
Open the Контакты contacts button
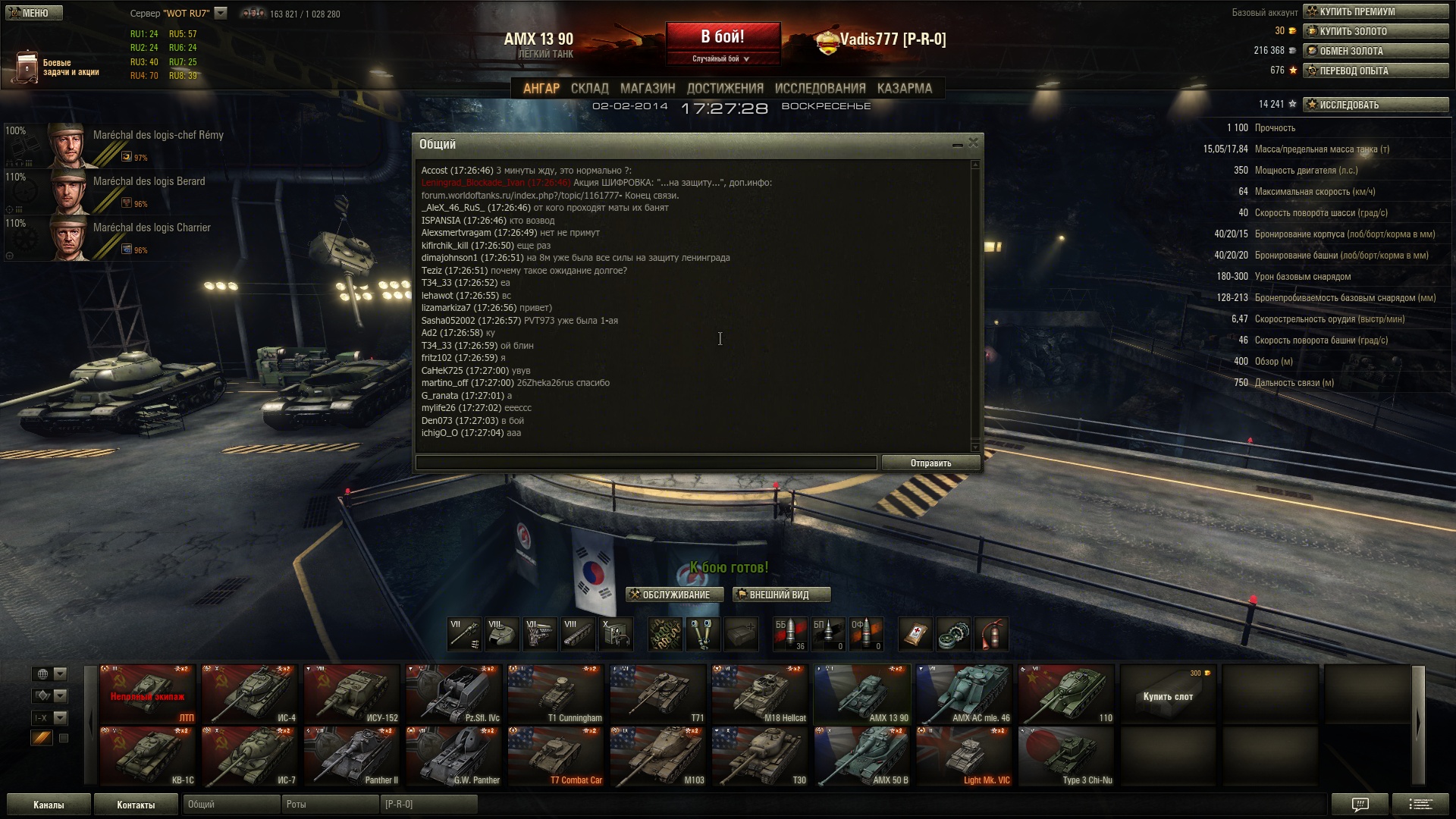(x=136, y=805)
